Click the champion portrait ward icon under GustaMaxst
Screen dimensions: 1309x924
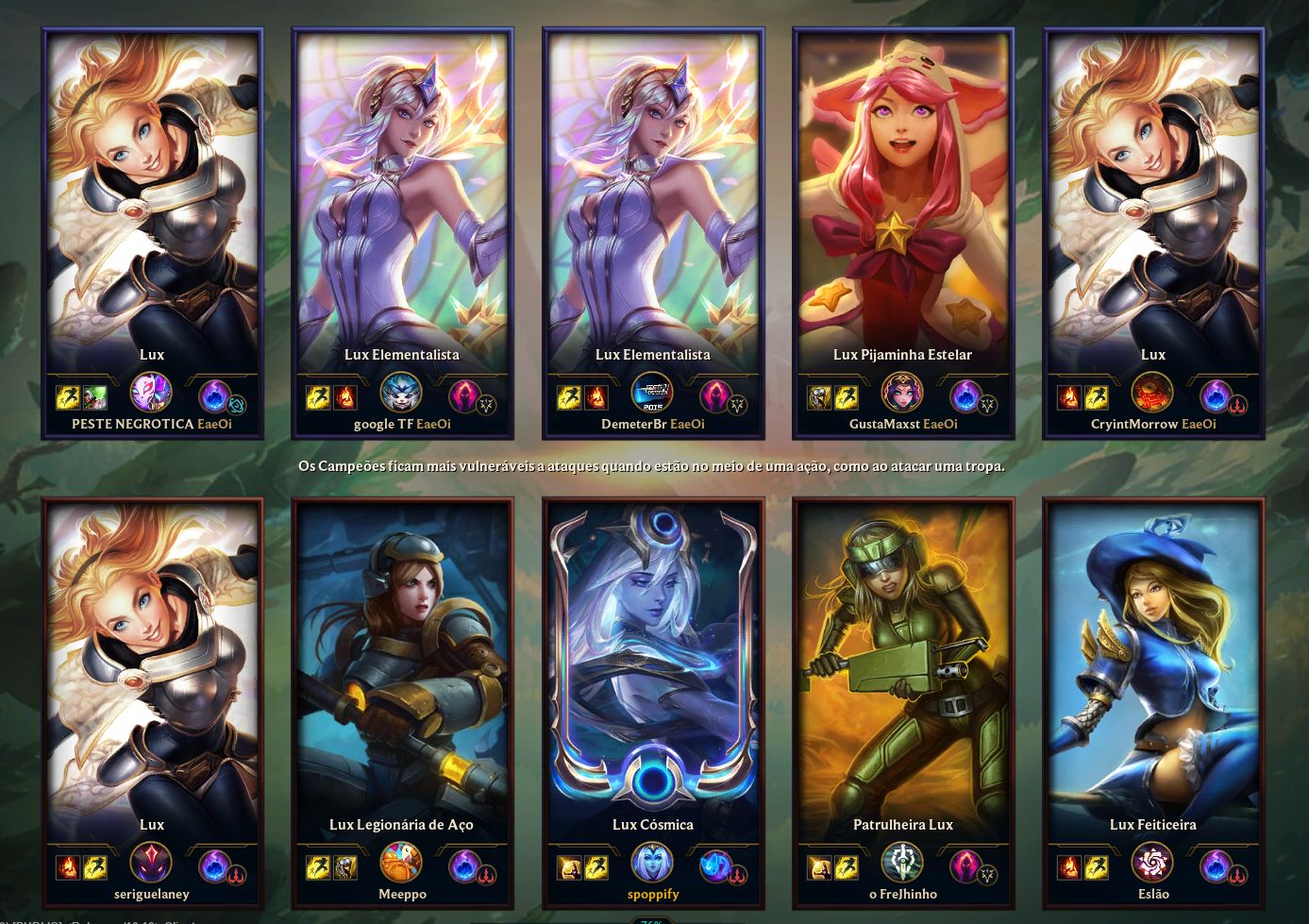902,391
